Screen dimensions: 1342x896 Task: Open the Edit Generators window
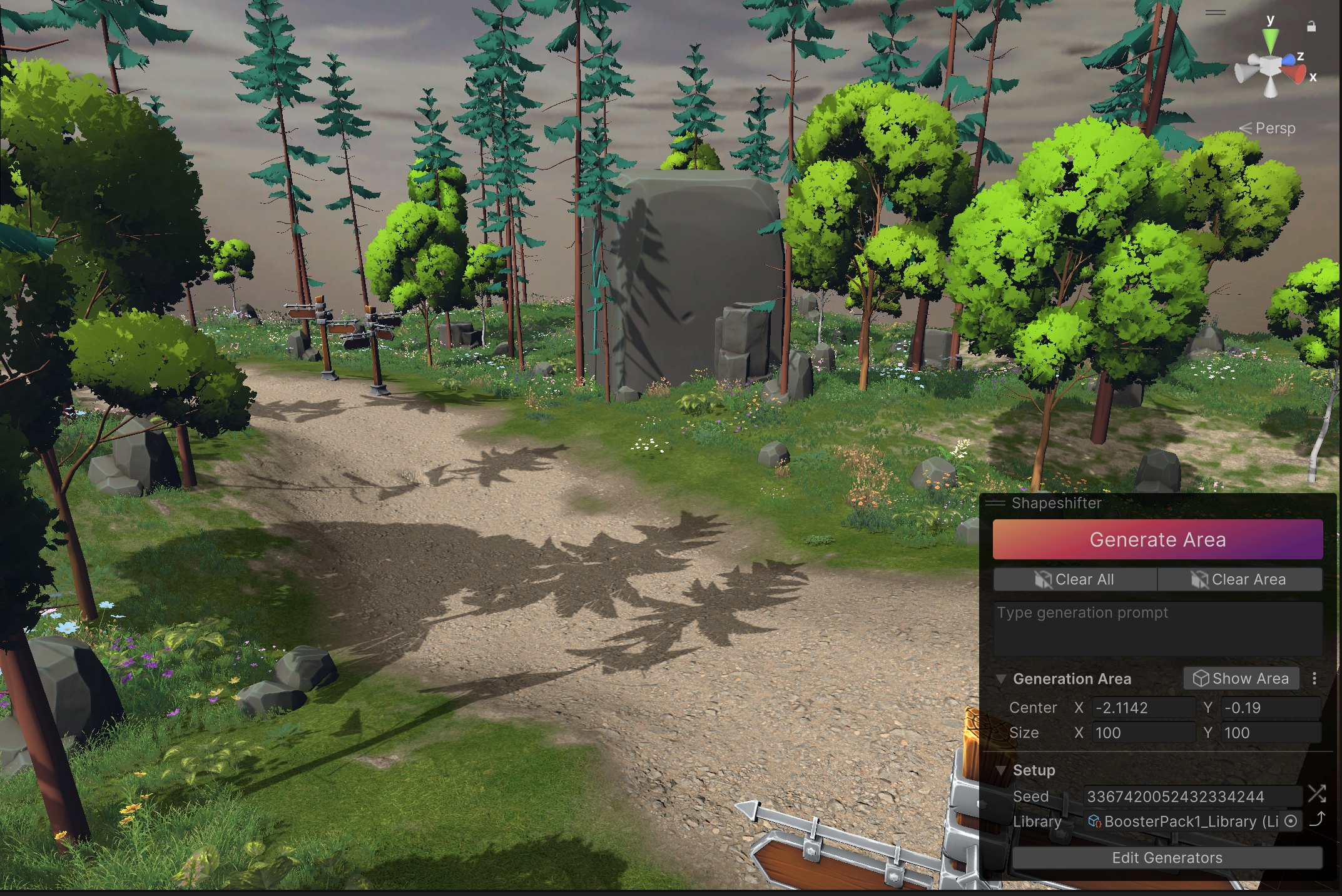click(1167, 858)
